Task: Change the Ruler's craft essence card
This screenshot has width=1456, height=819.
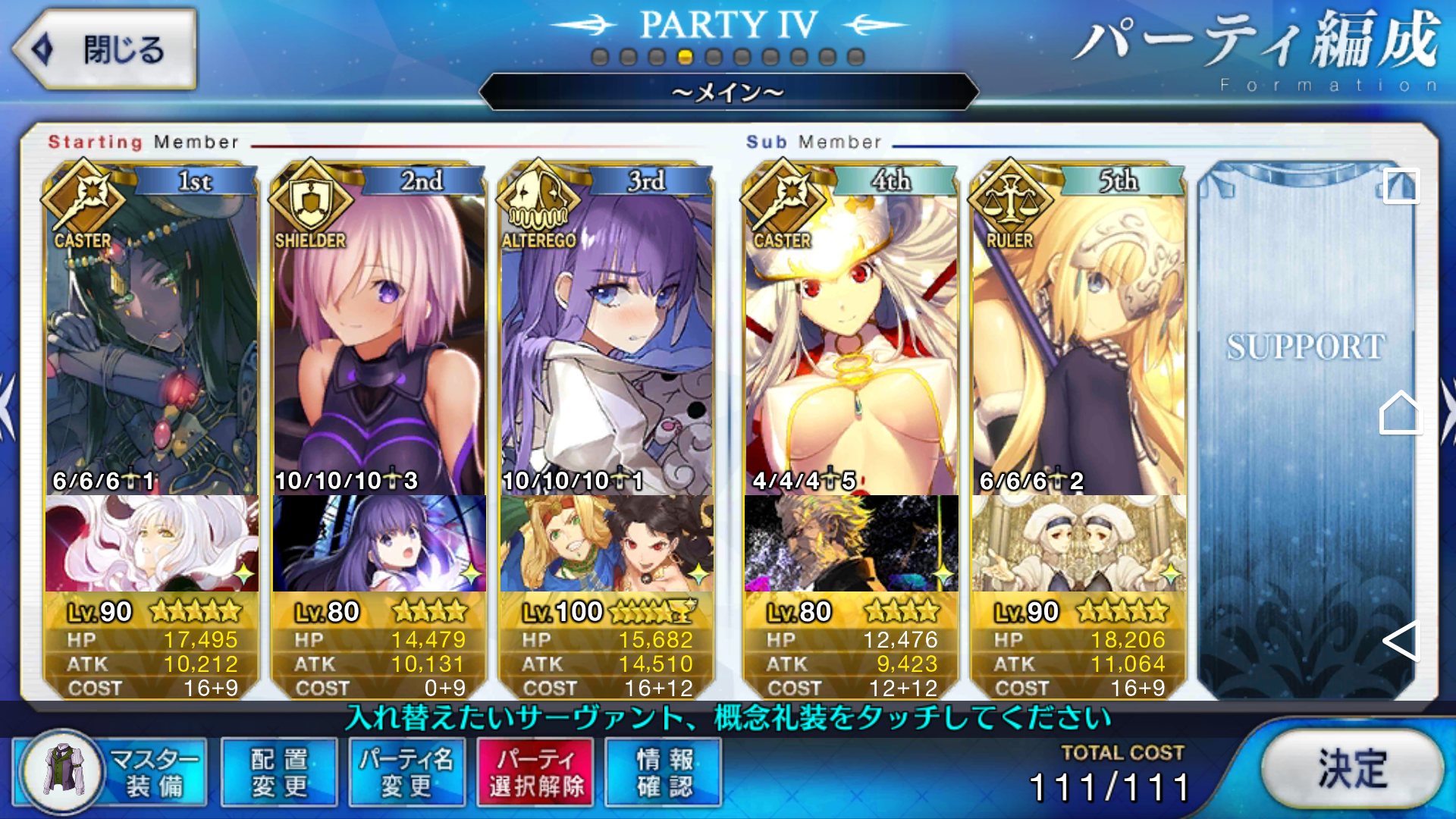Action: click(1078, 543)
